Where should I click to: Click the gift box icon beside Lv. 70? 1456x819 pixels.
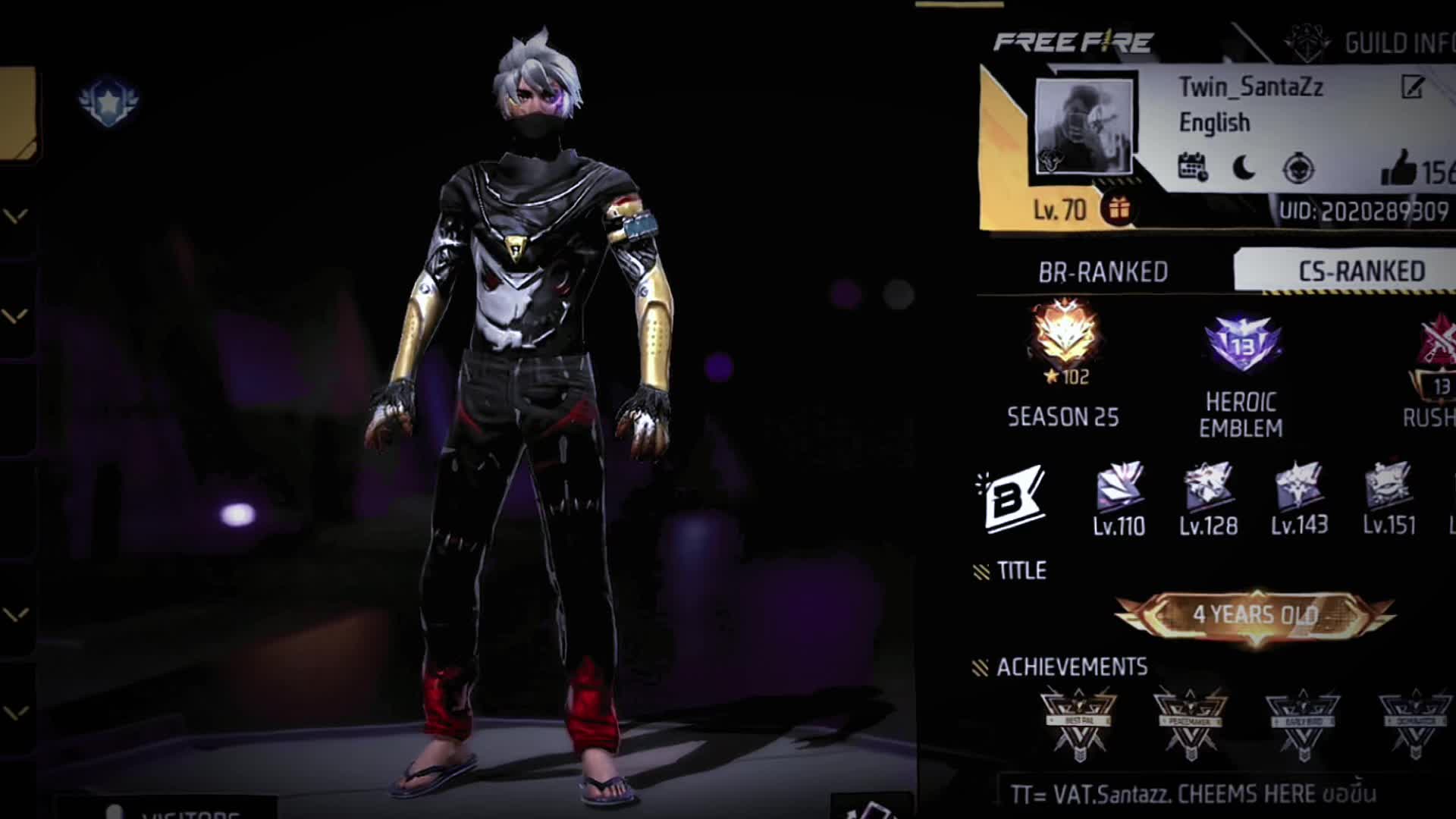pos(1119,208)
